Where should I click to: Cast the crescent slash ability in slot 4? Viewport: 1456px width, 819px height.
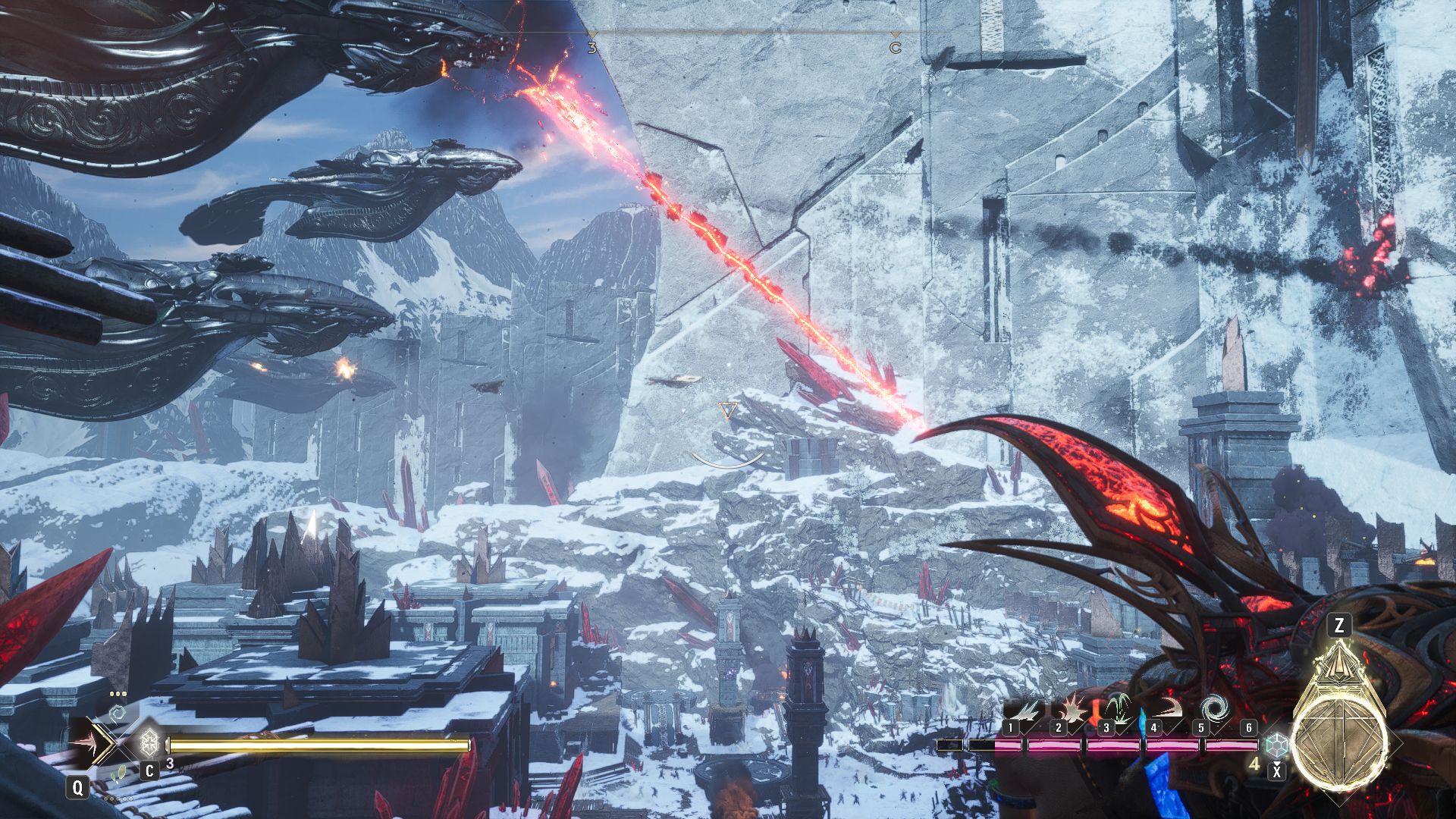click(x=1164, y=713)
